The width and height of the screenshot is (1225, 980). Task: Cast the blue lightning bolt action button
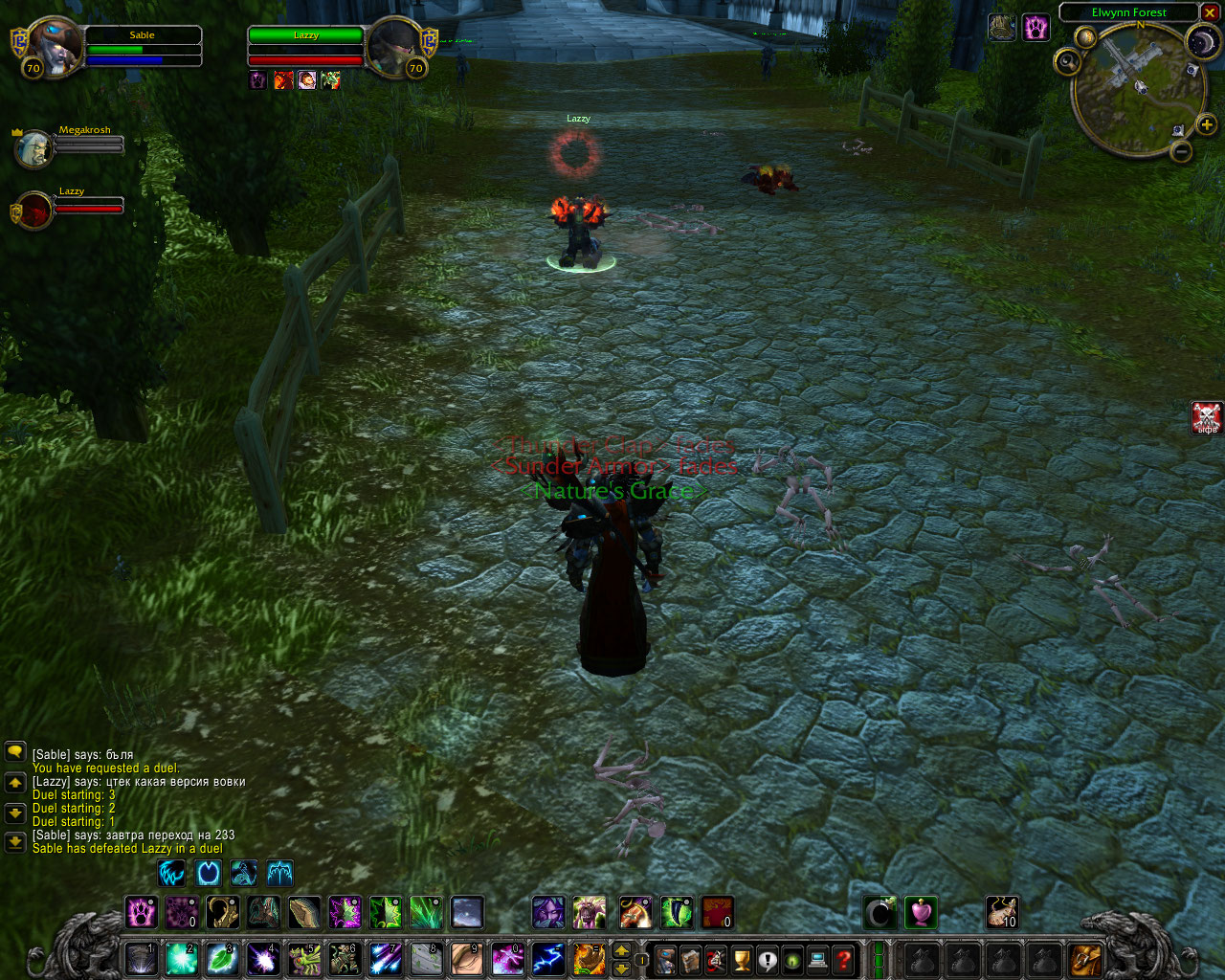[x=547, y=959]
